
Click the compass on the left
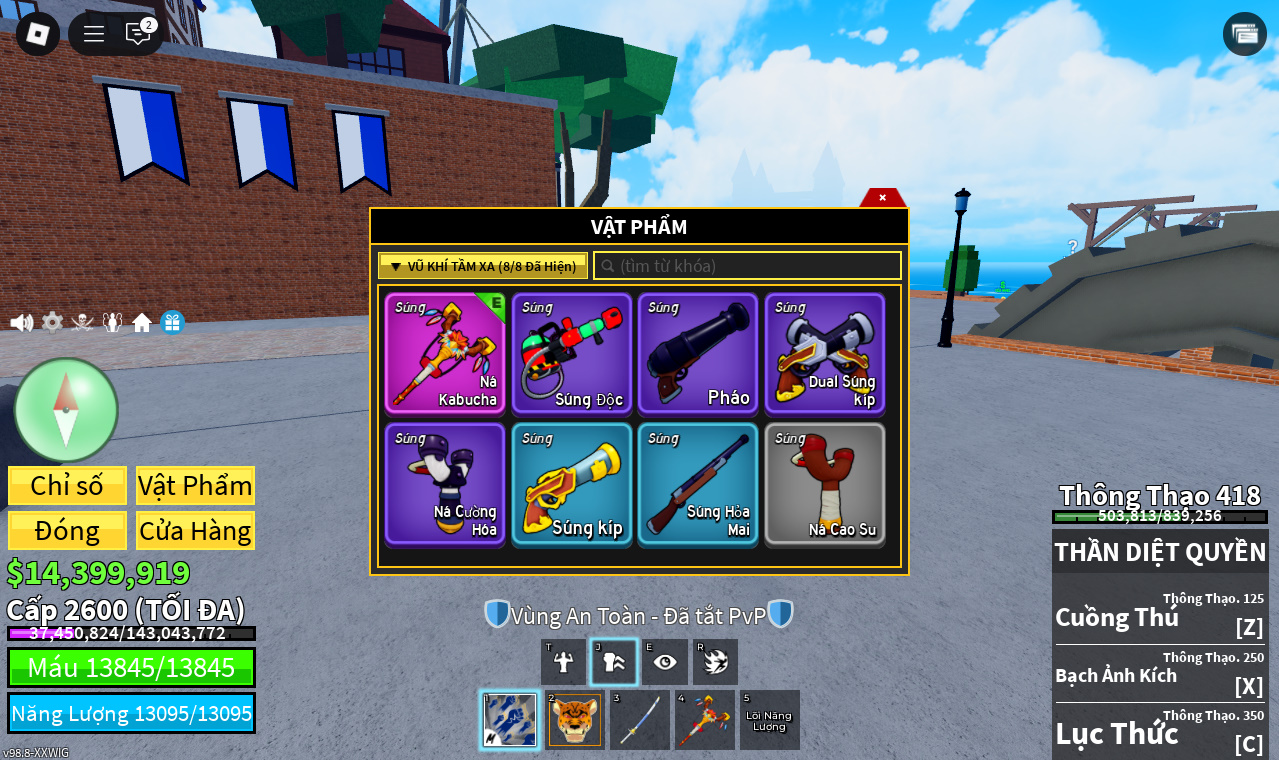click(x=66, y=410)
